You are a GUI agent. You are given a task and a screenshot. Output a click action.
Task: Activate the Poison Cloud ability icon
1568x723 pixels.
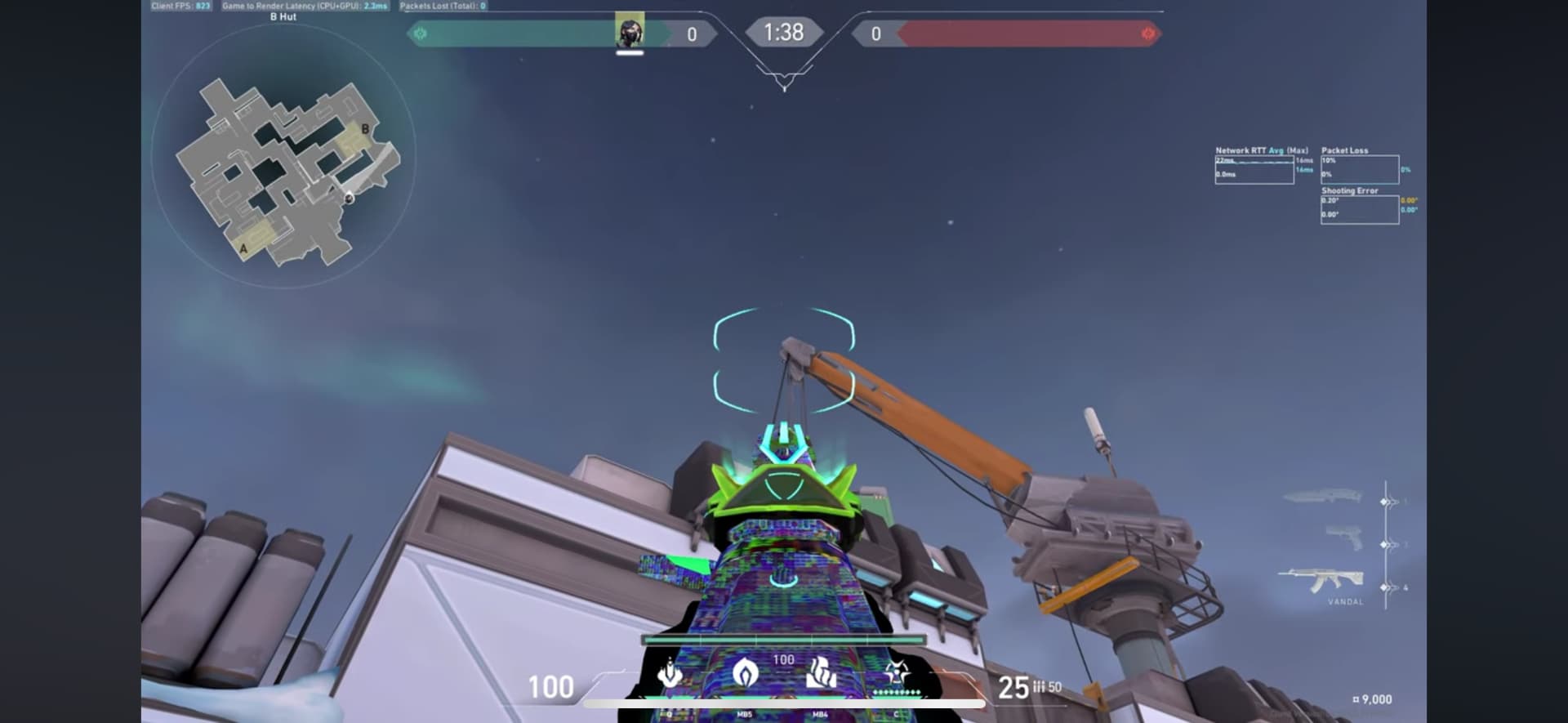pos(745,674)
